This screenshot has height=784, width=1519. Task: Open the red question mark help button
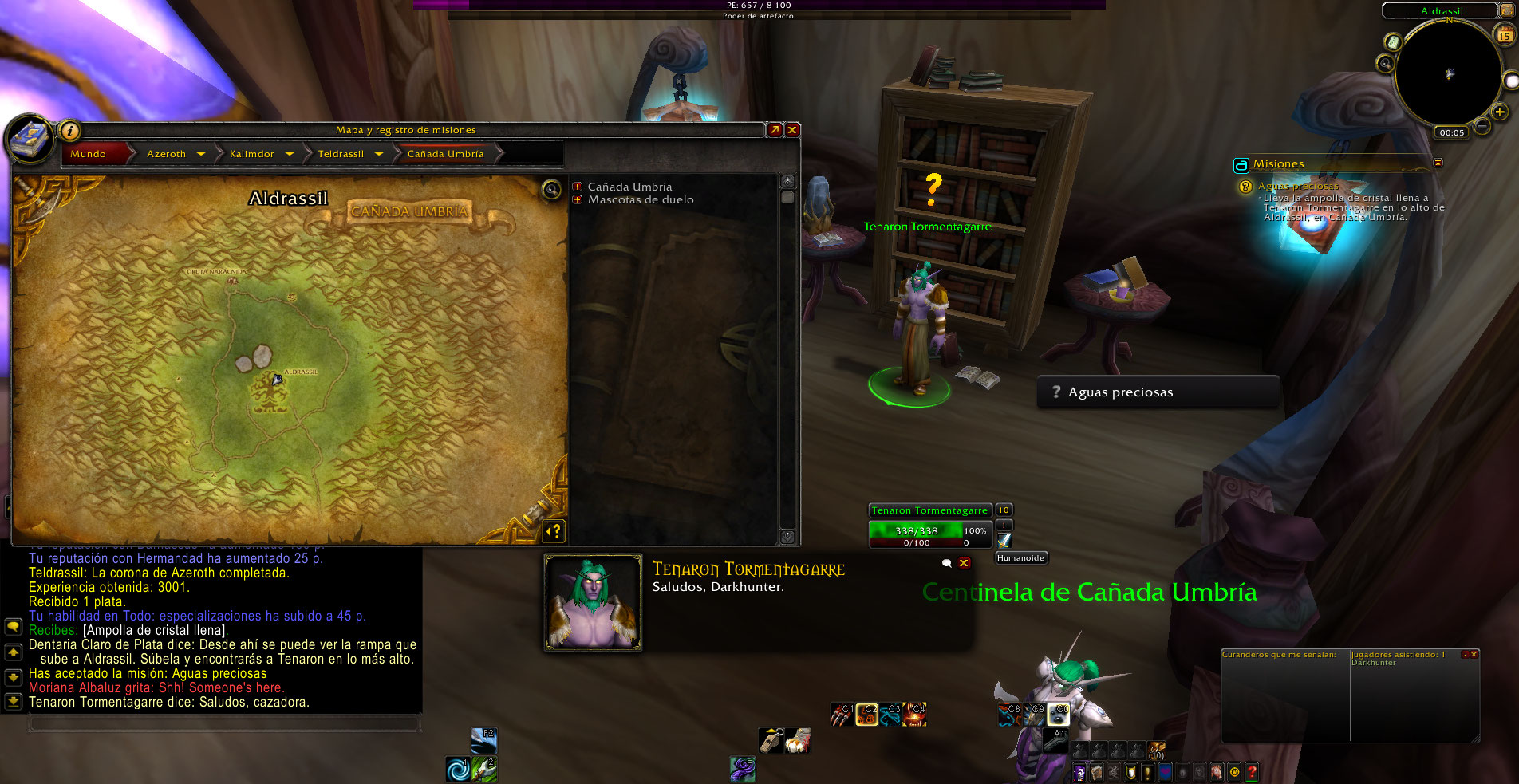[1253, 772]
